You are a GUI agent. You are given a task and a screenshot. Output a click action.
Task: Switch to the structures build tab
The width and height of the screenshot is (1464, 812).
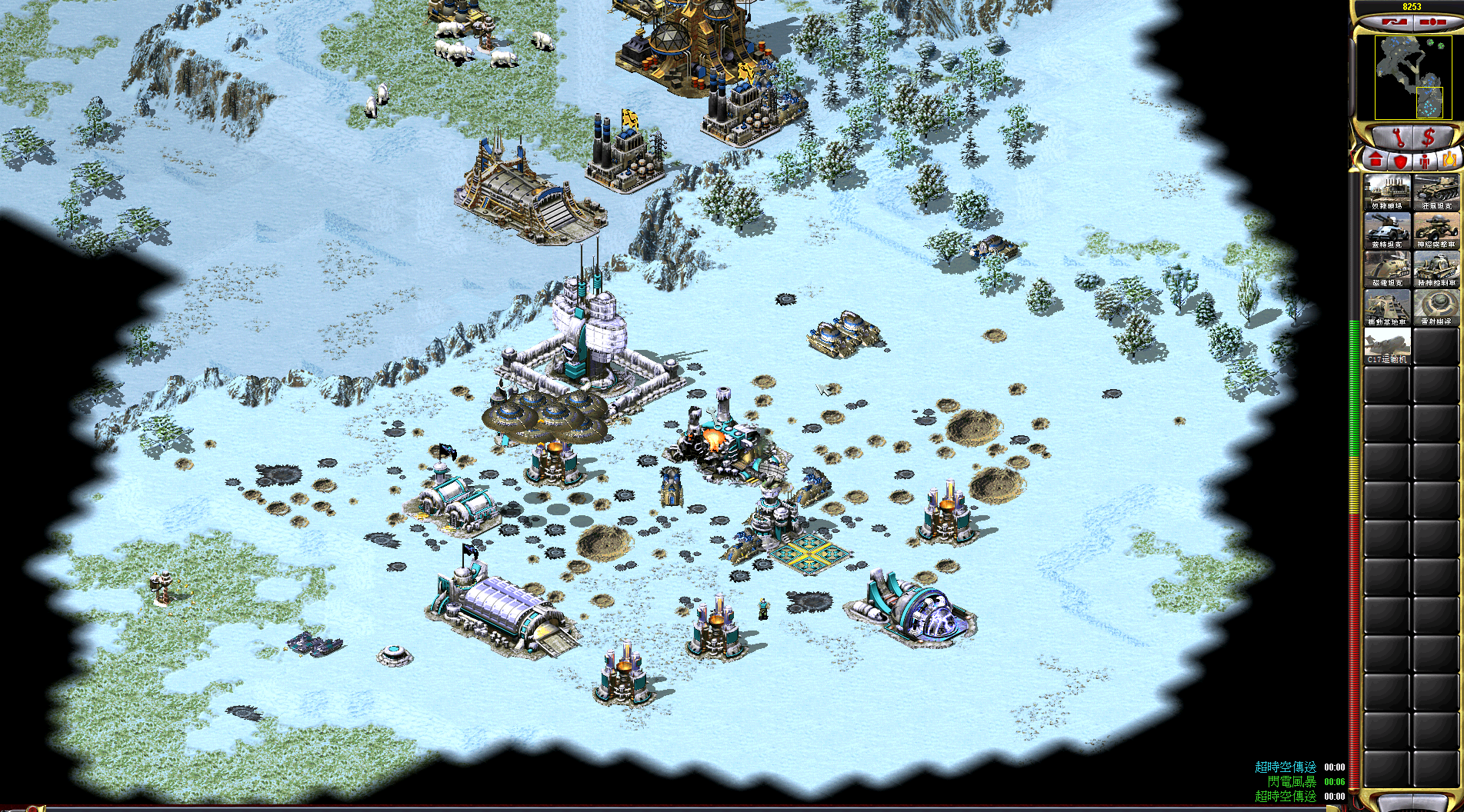(x=1376, y=160)
